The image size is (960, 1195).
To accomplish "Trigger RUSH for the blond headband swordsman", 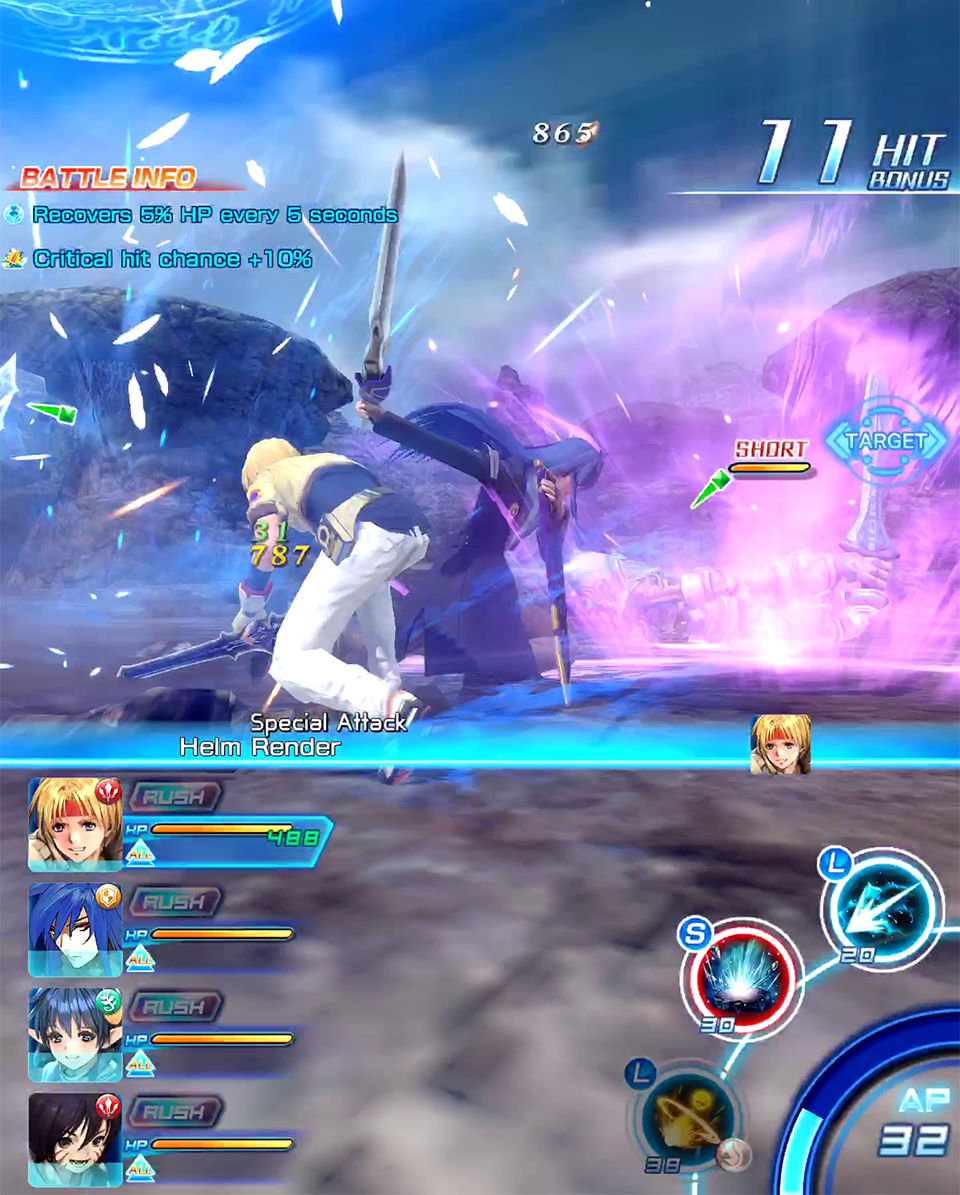I will tap(174, 796).
